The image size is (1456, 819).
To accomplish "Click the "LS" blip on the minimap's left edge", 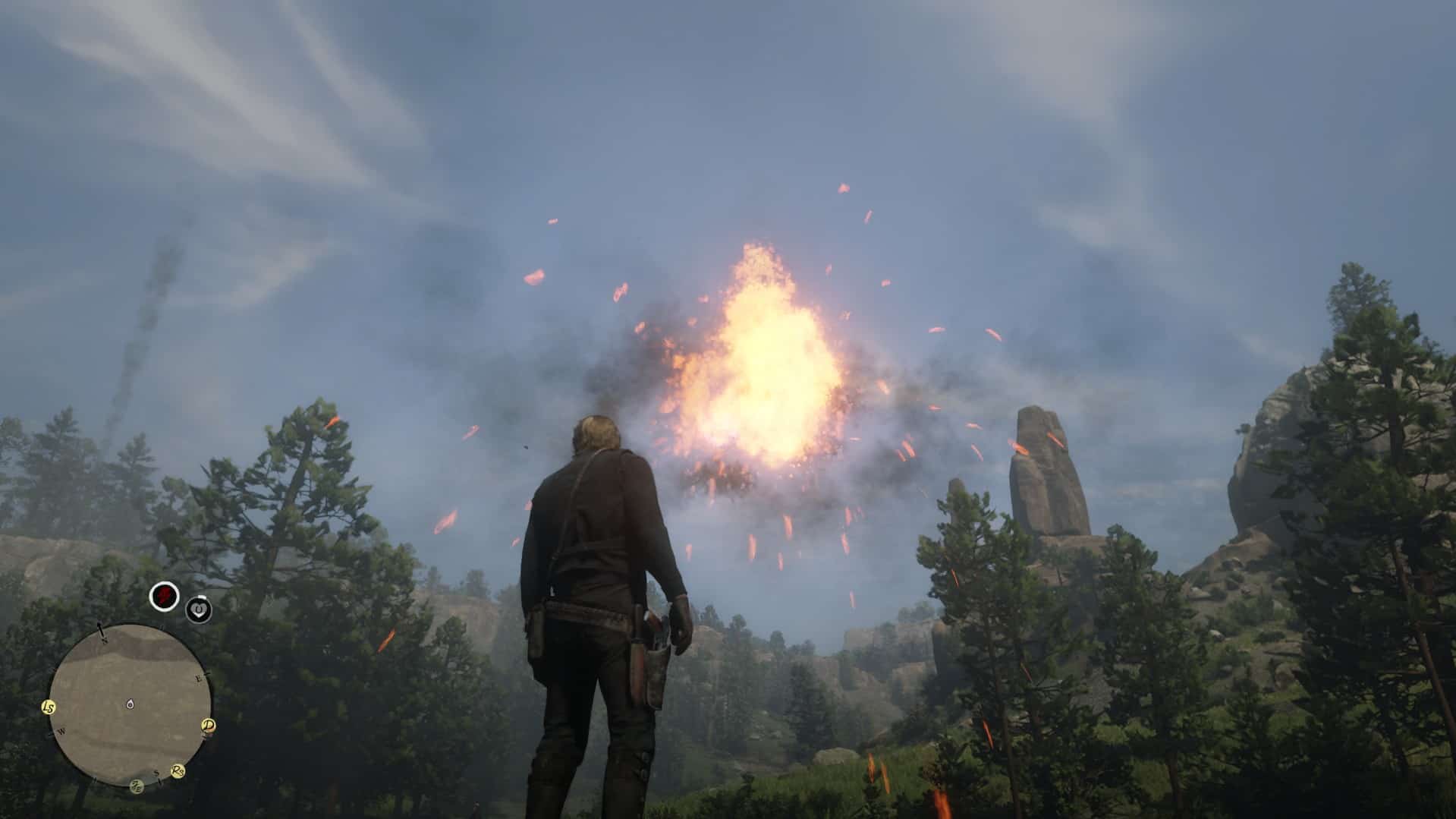I will (48, 707).
